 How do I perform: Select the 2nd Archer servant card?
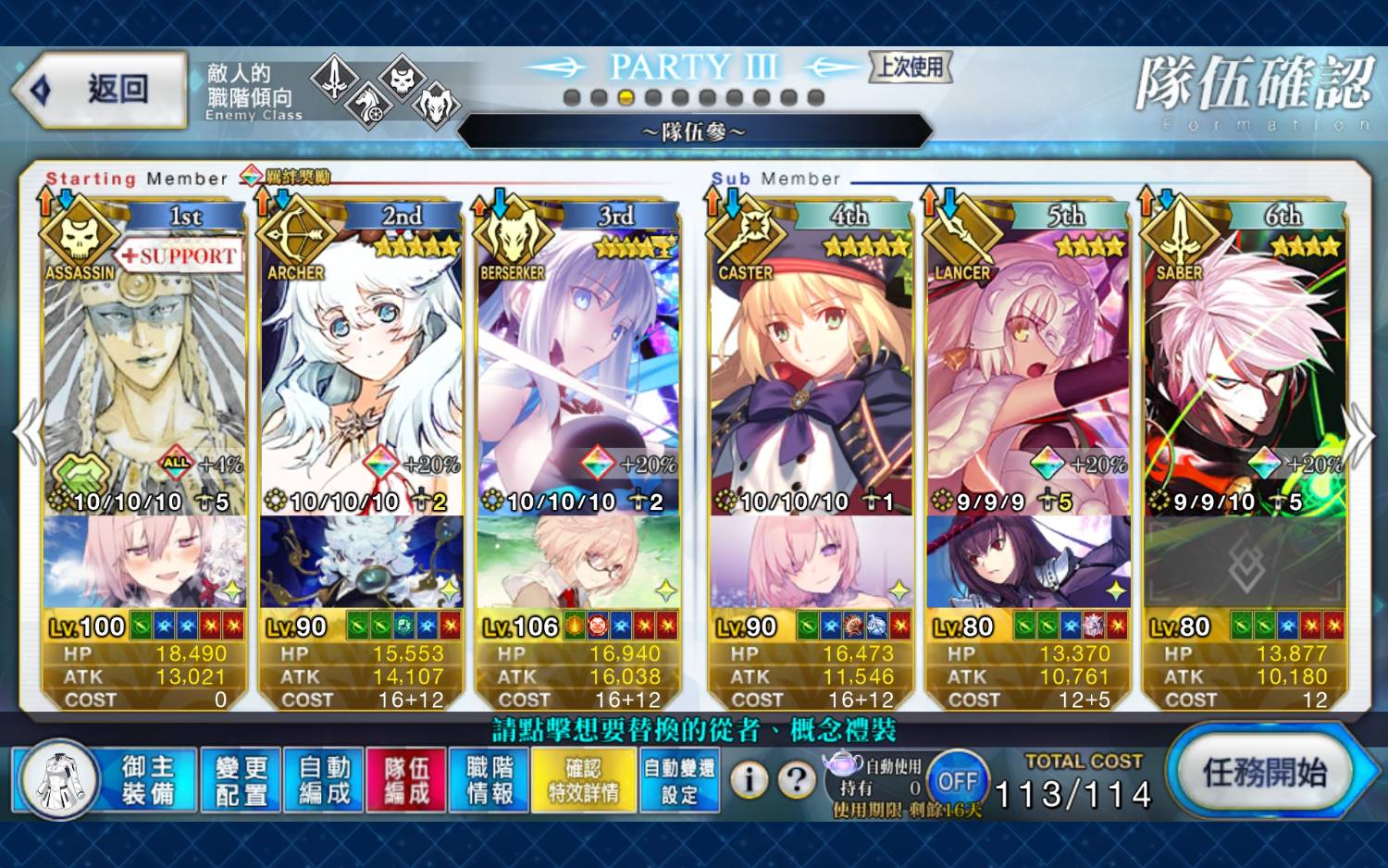point(362,370)
